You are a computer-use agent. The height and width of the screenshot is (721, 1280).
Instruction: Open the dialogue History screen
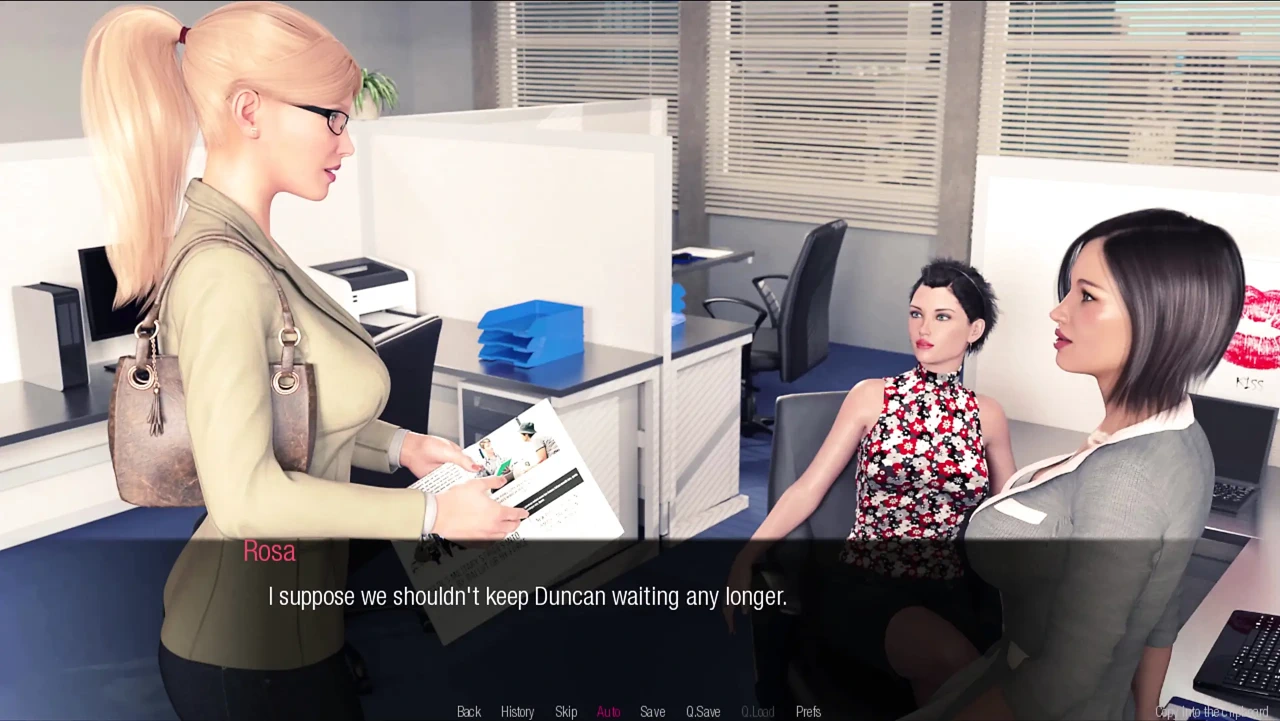tap(517, 711)
